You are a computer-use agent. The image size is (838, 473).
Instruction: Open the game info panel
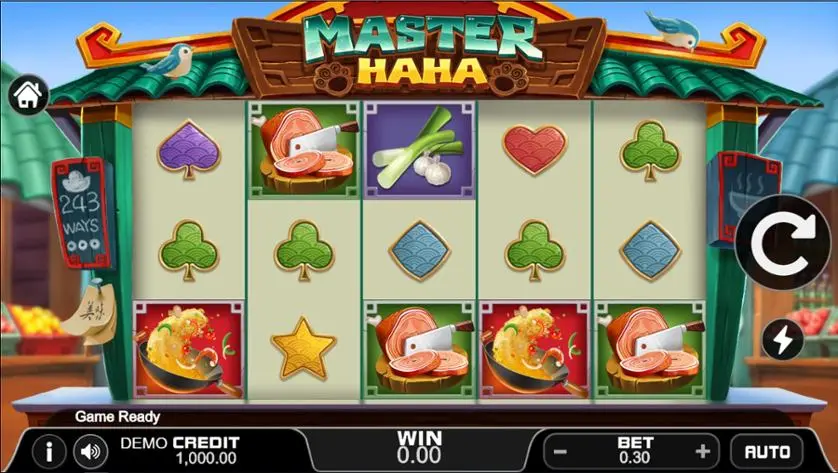point(48,452)
